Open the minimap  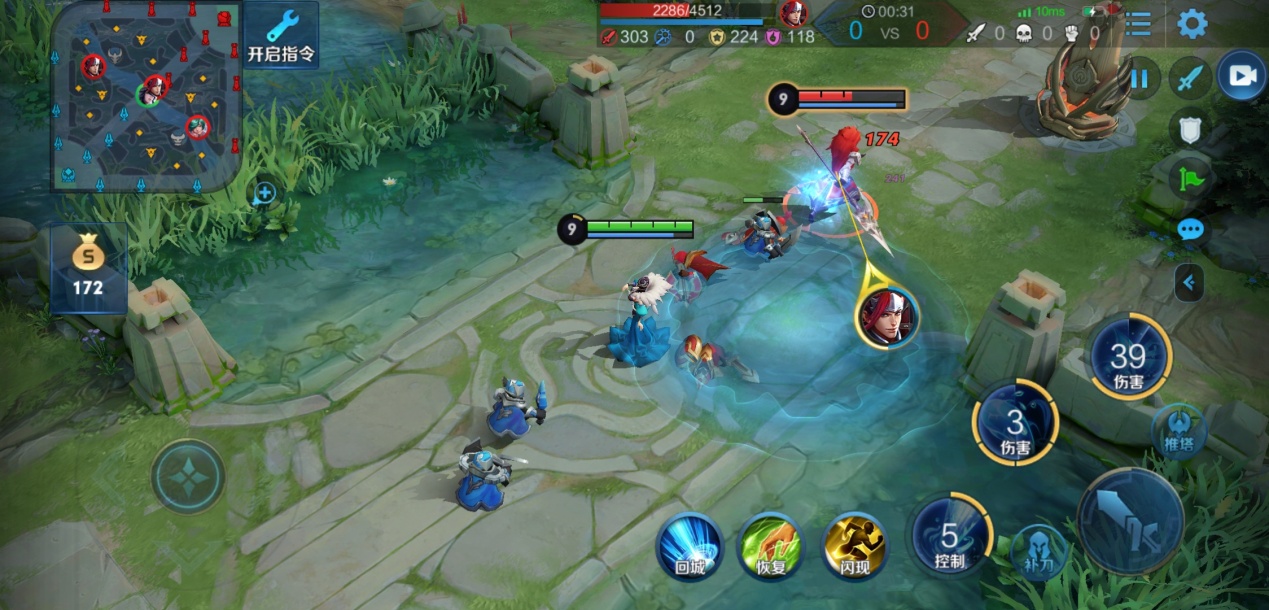pos(146,95)
